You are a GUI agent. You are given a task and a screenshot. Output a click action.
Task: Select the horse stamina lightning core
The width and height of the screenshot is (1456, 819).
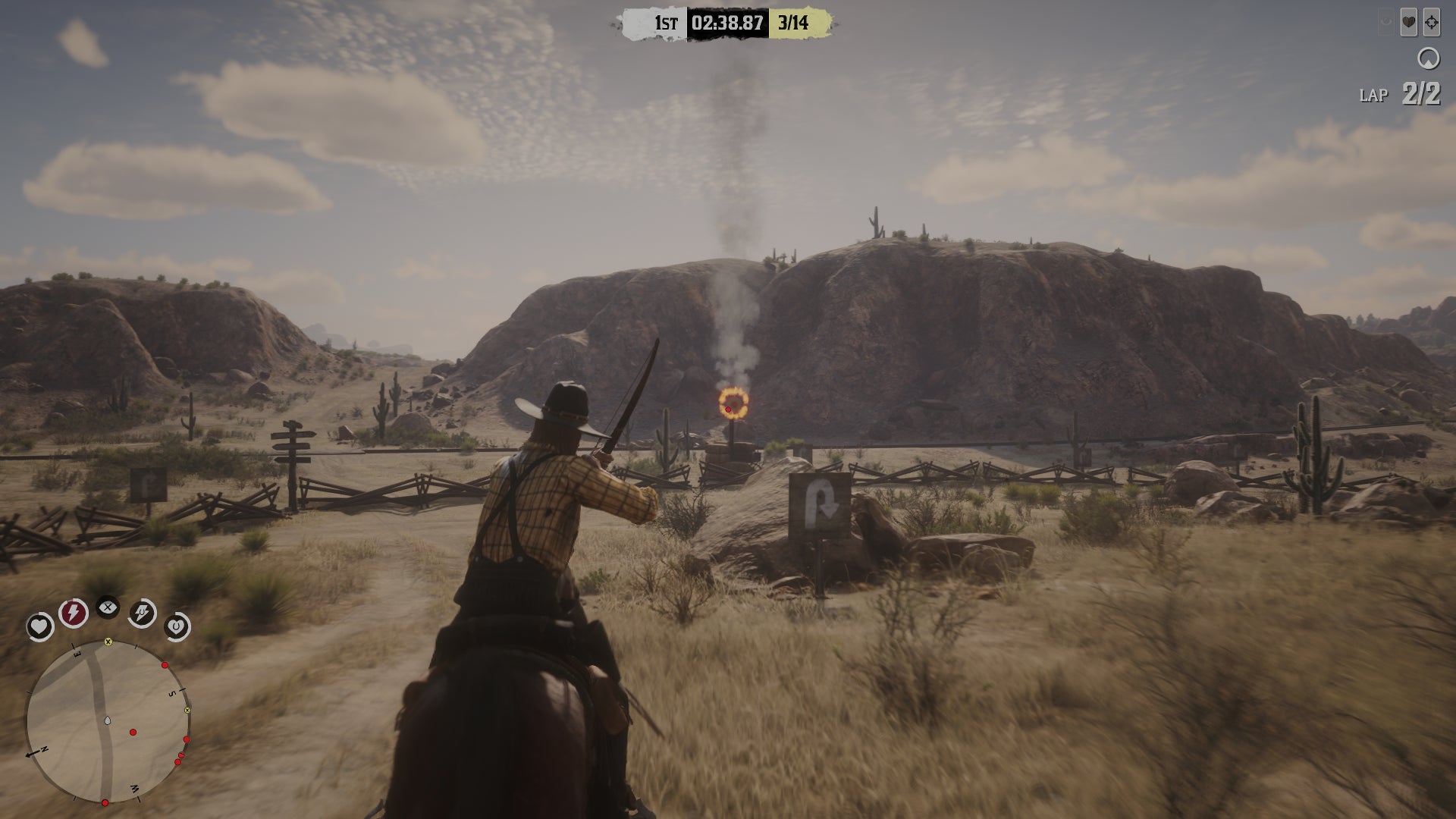pyautogui.click(x=143, y=613)
